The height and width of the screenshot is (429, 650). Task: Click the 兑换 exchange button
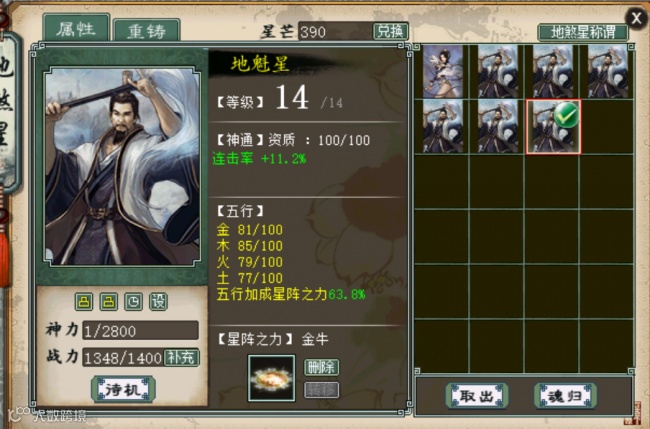pyautogui.click(x=391, y=32)
